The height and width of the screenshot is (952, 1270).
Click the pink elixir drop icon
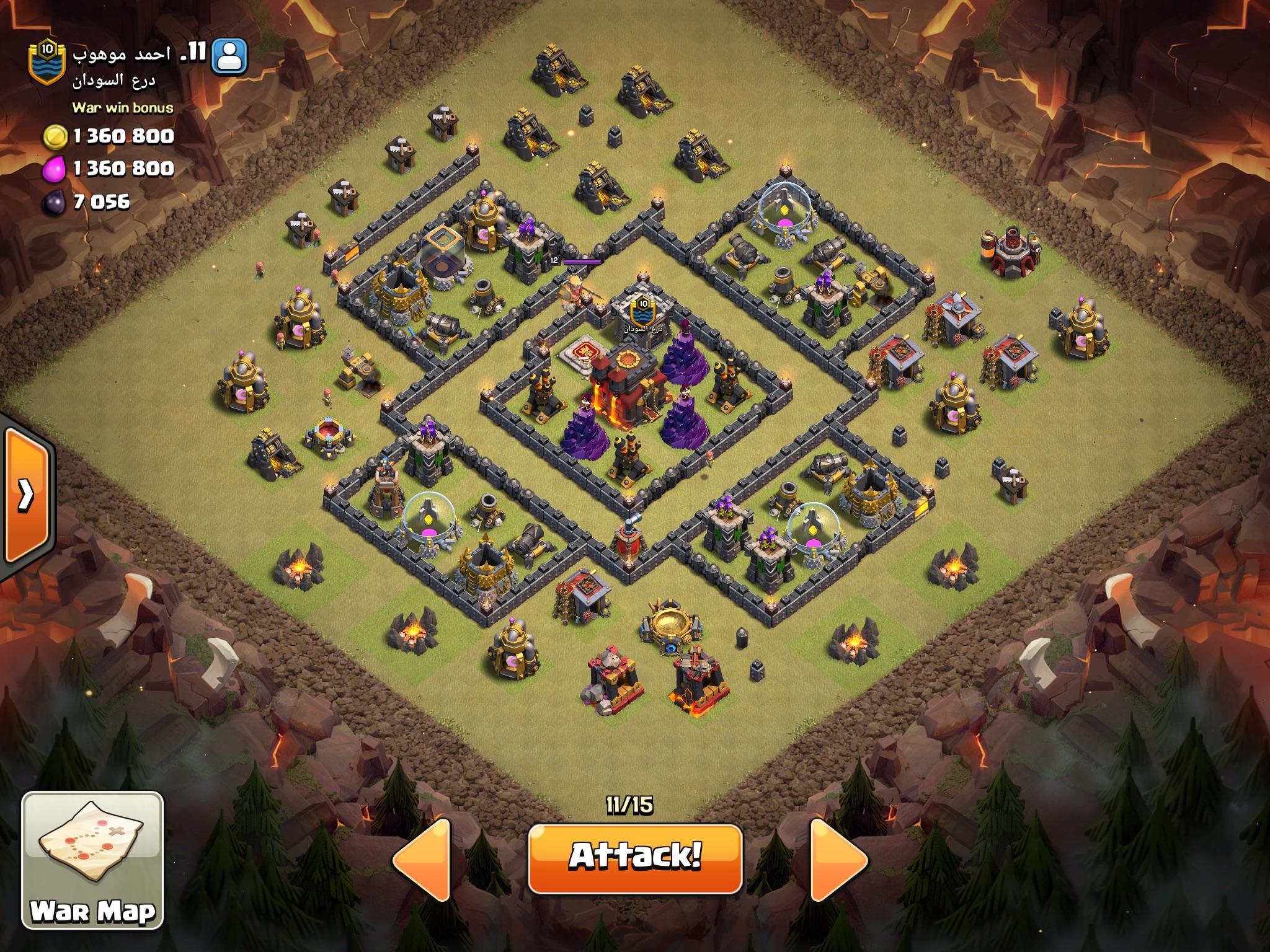(53, 168)
